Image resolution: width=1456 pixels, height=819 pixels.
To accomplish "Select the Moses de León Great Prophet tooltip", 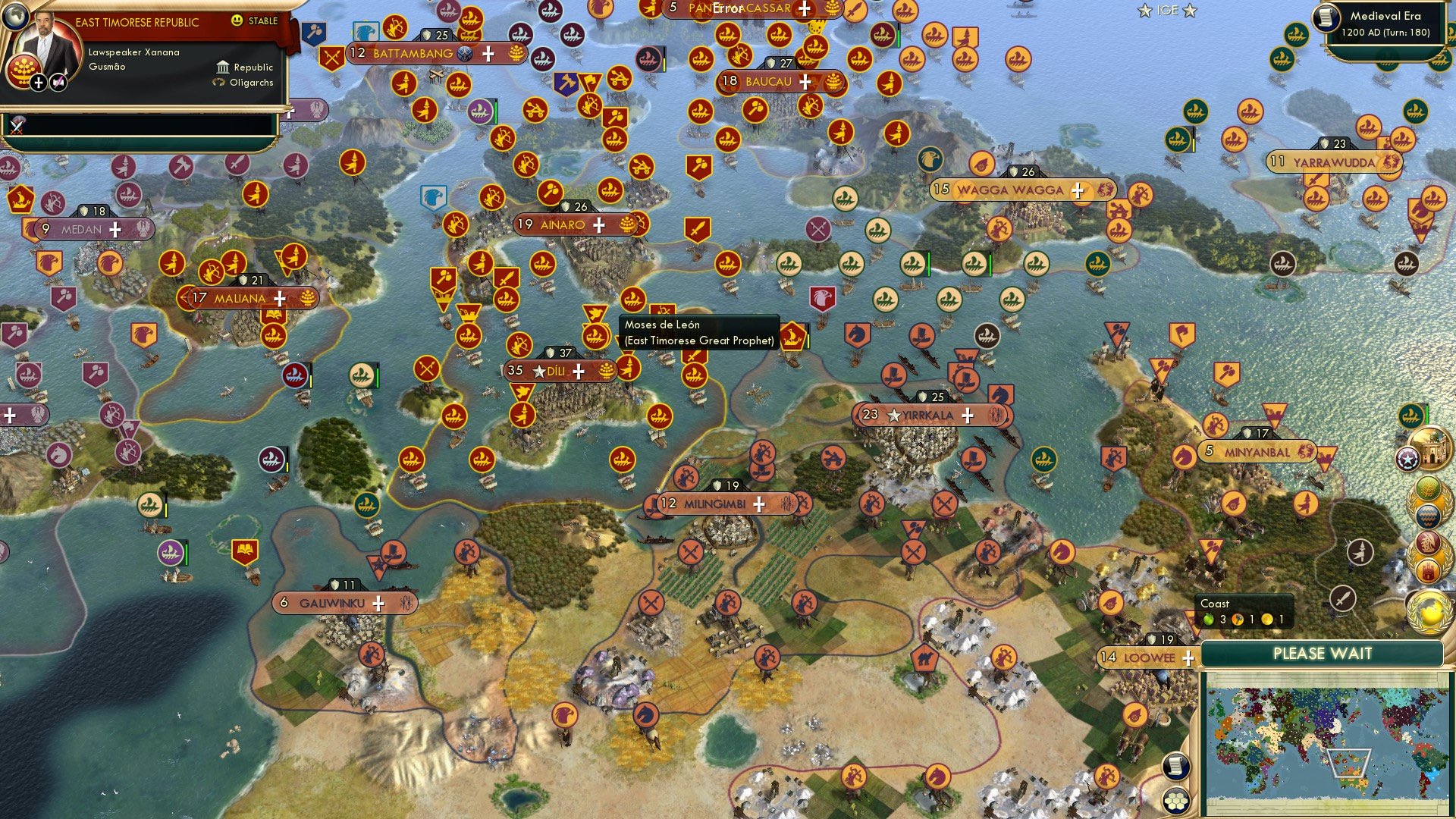I will (x=698, y=334).
